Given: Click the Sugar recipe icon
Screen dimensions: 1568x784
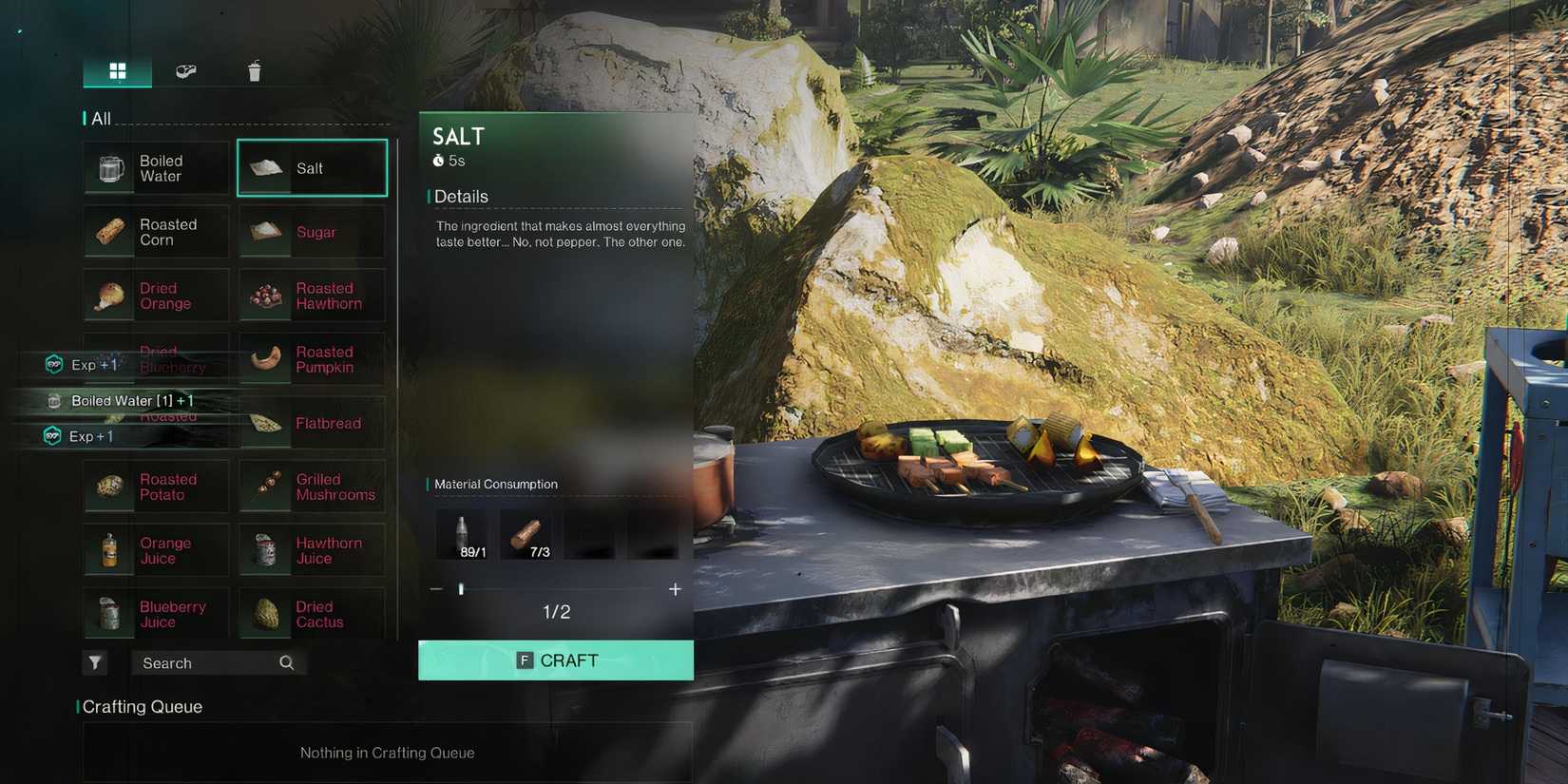Looking at the screenshot, I should click(x=264, y=231).
